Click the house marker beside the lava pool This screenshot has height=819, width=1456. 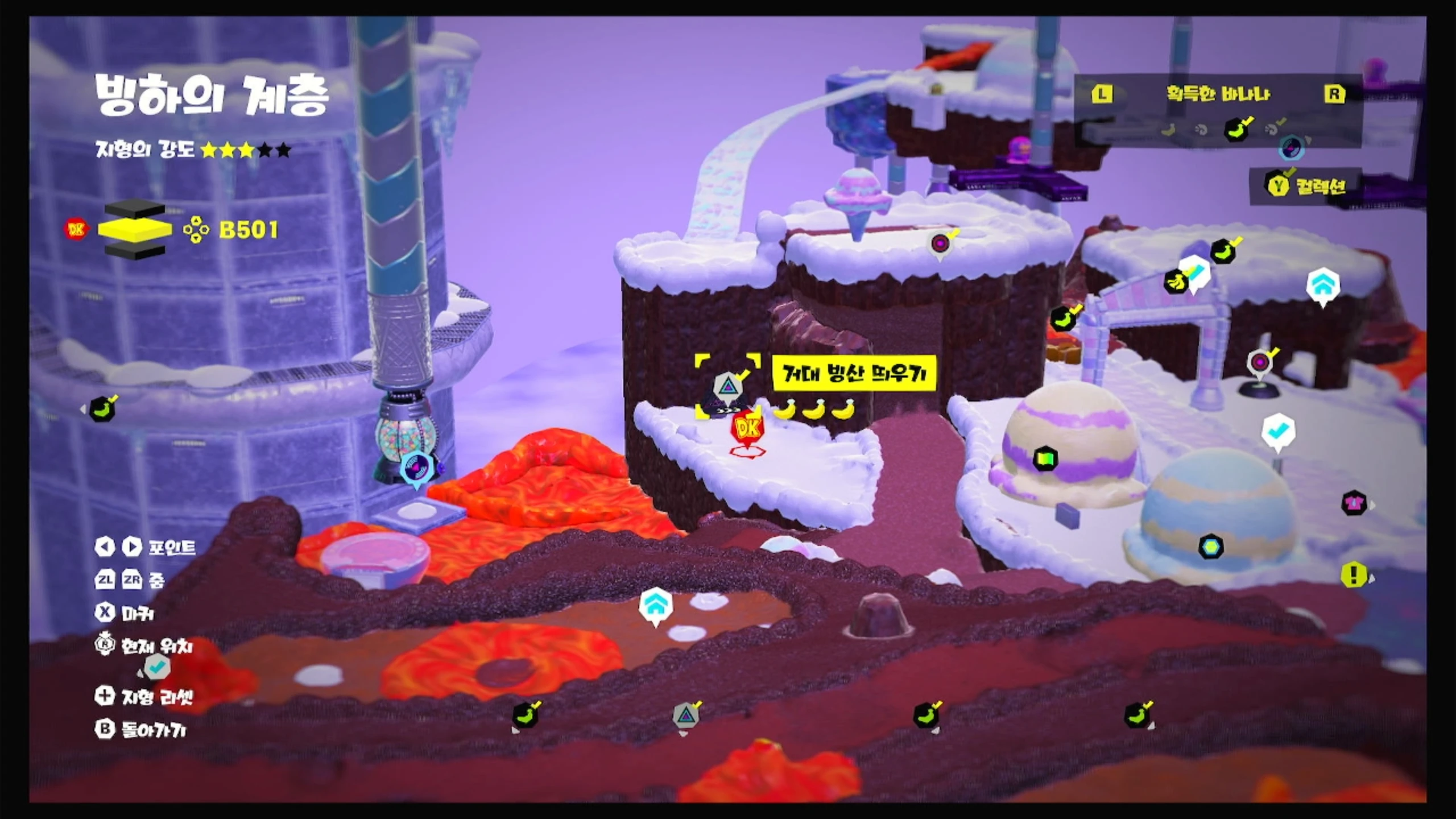click(656, 605)
